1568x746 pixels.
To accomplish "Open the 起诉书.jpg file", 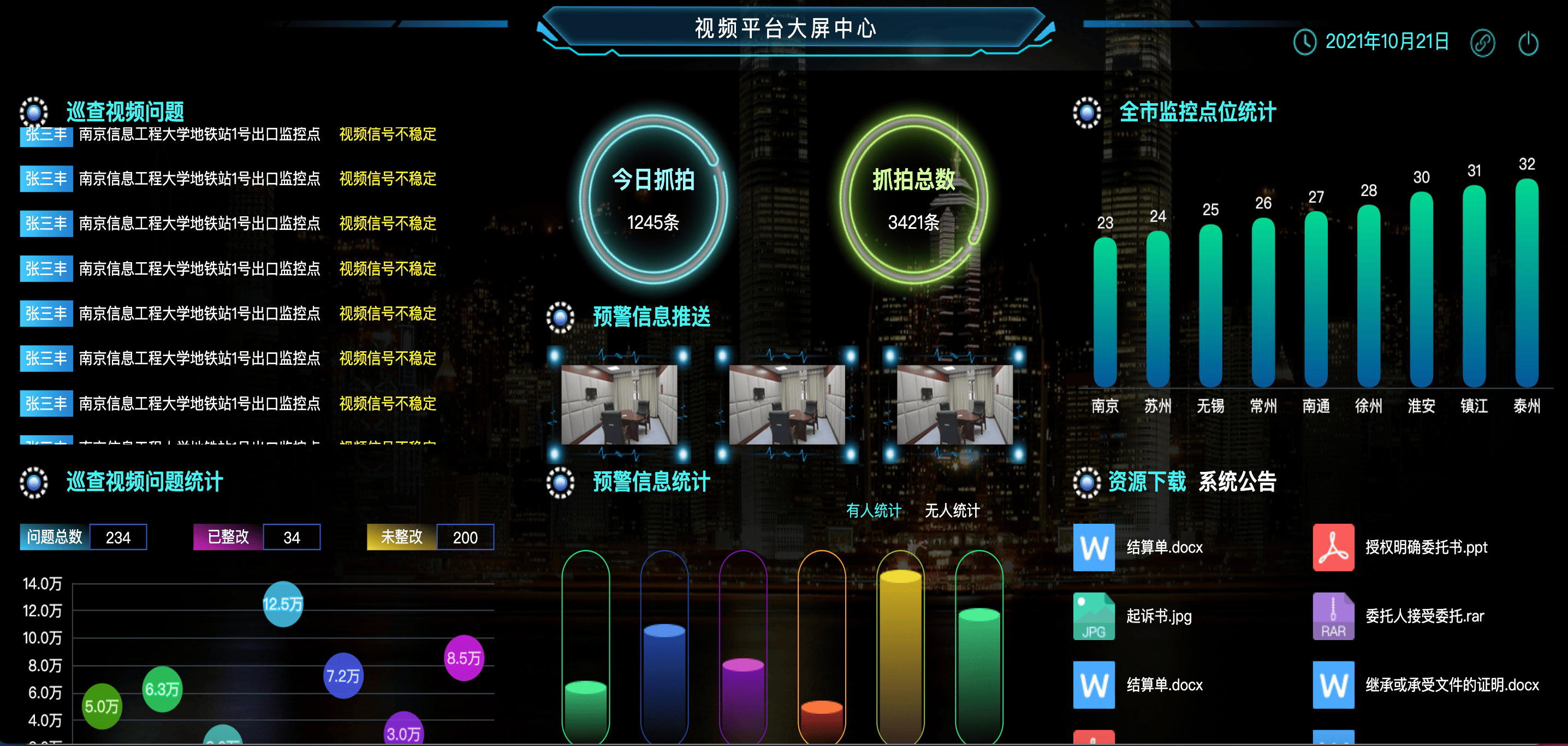I will (1158, 615).
